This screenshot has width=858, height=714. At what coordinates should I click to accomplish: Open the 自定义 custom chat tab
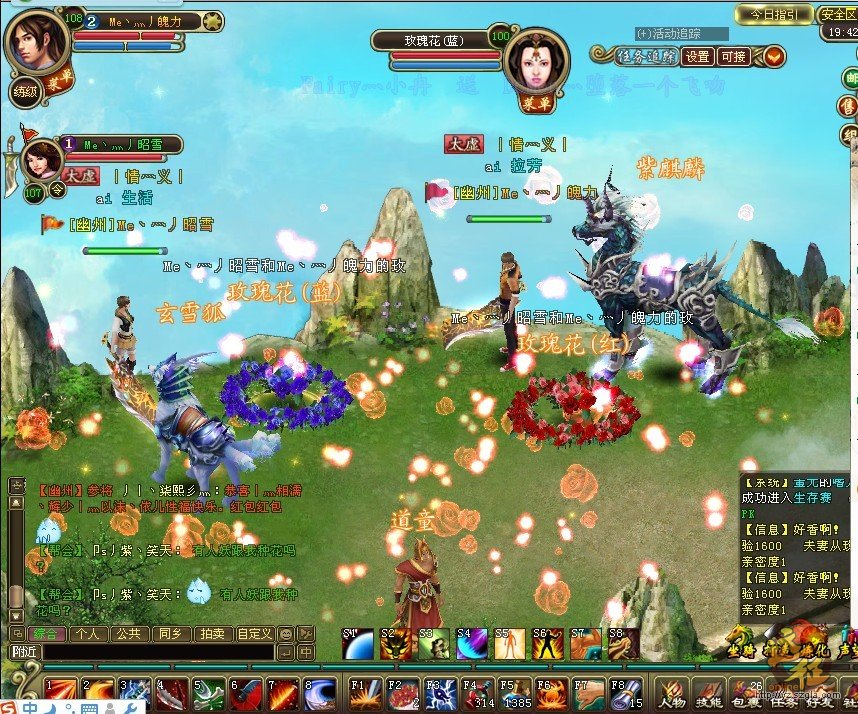(254, 633)
